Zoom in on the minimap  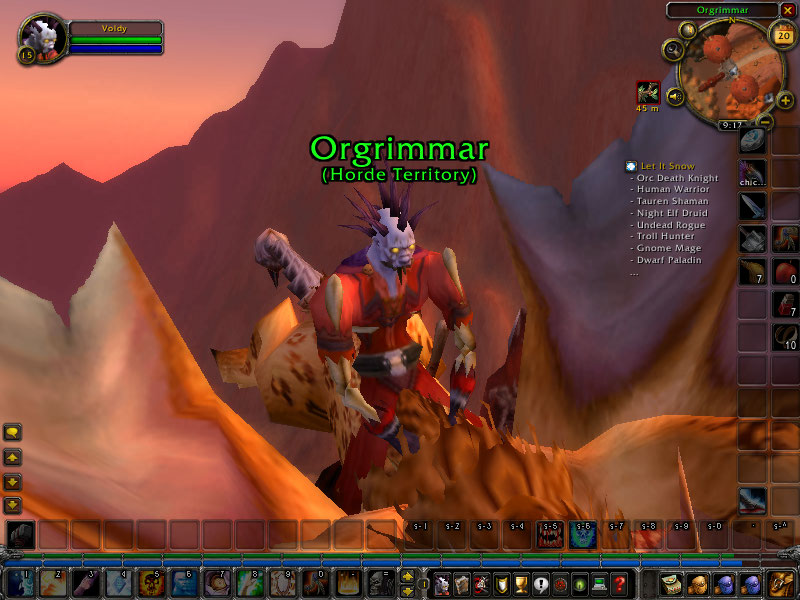coord(785,100)
